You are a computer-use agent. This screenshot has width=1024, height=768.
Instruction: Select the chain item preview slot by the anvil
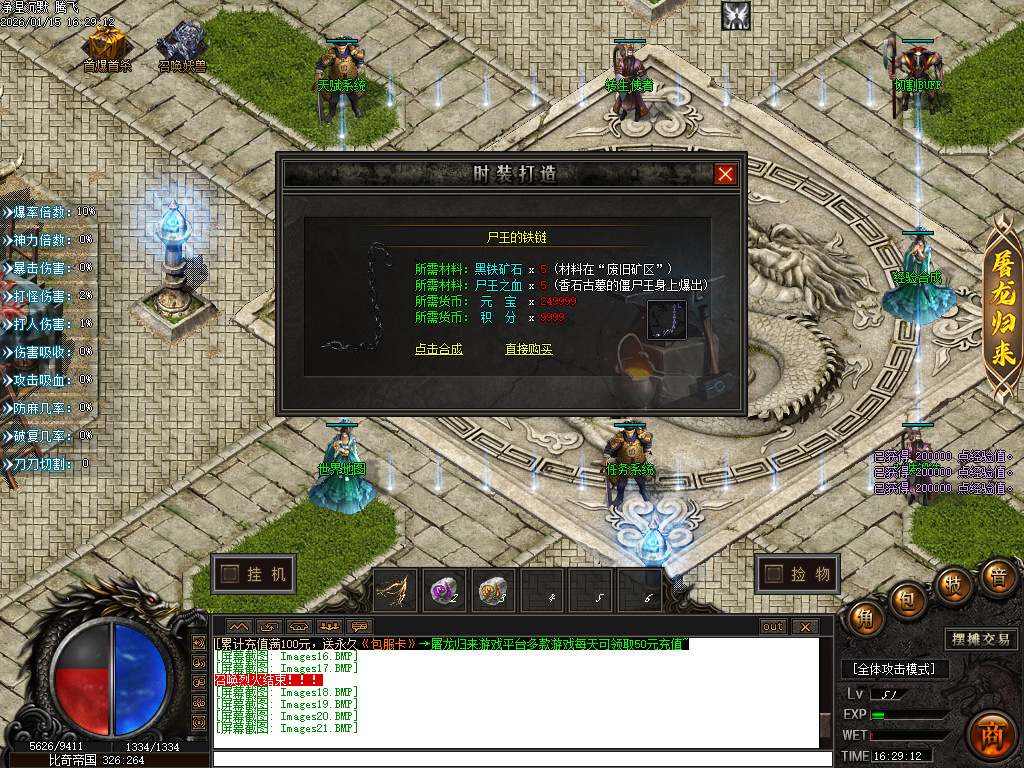[666, 321]
